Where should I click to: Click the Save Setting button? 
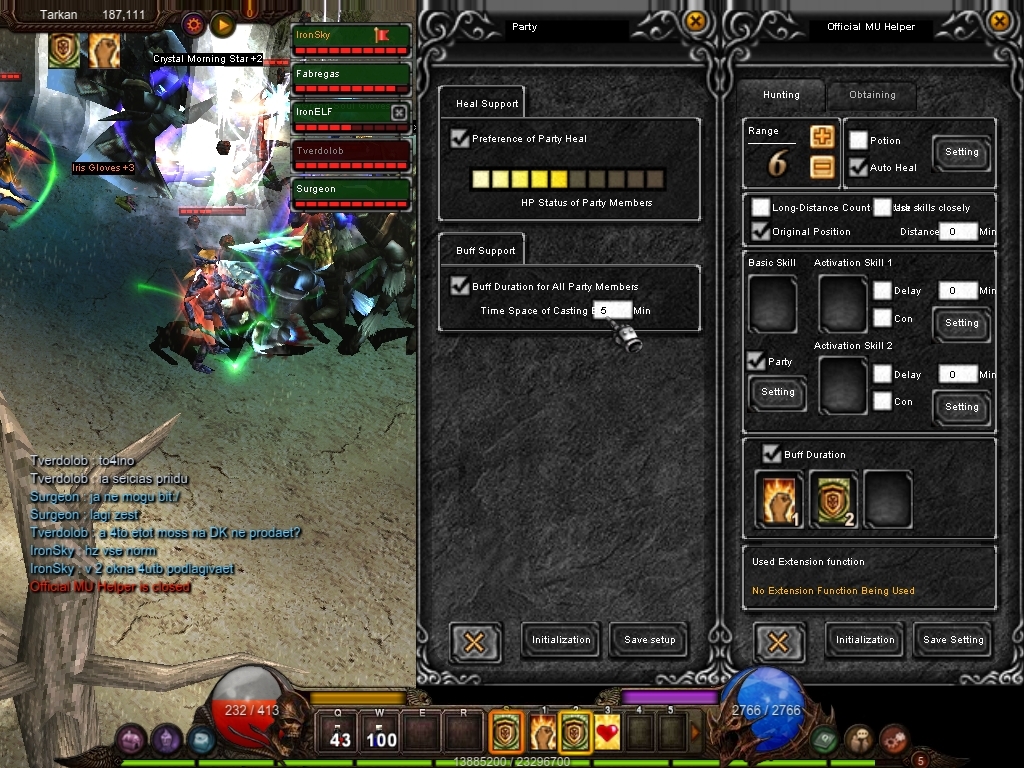click(953, 640)
